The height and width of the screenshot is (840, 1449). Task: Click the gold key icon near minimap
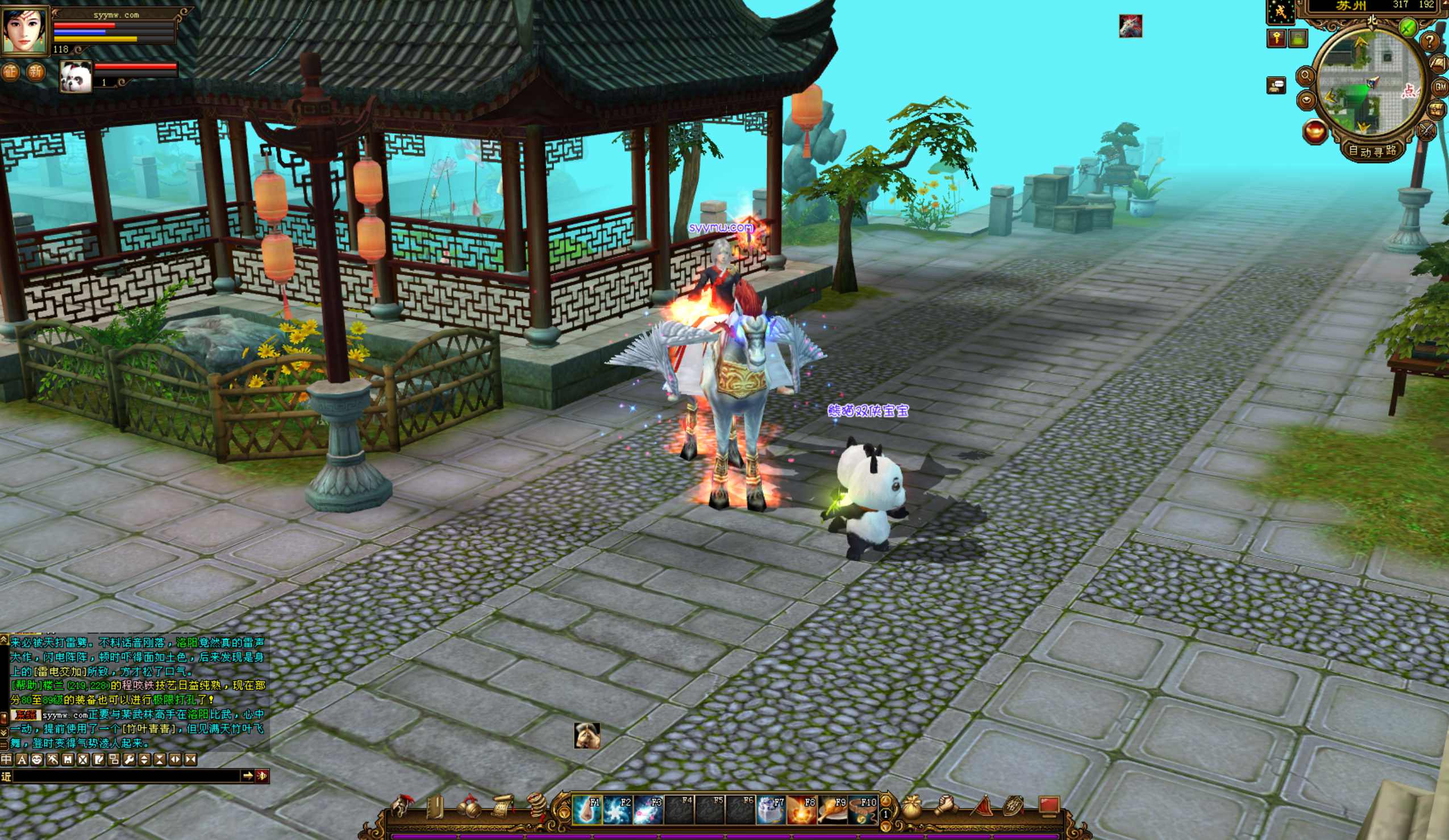[x=1276, y=39]
